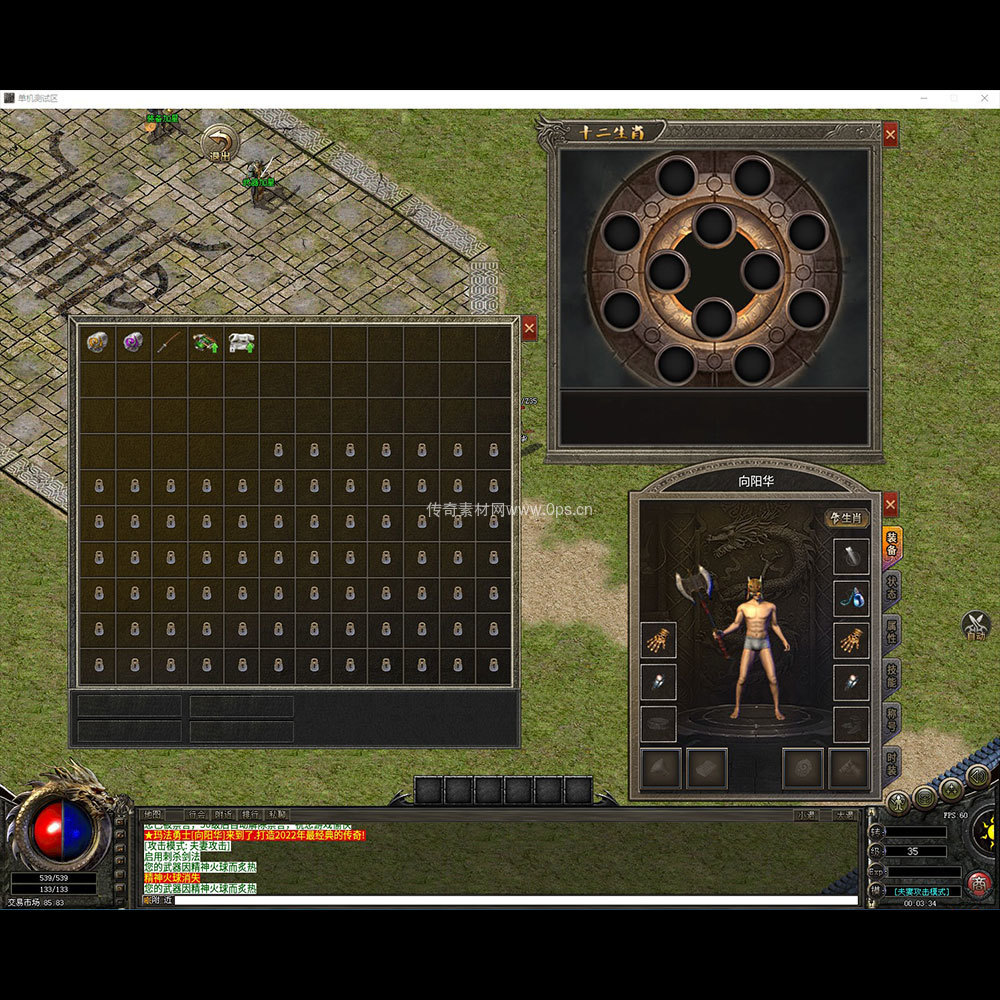The image size is (1000, 1000).
Task: Select the white item with green arrow
Action: (x=241, y=343)
